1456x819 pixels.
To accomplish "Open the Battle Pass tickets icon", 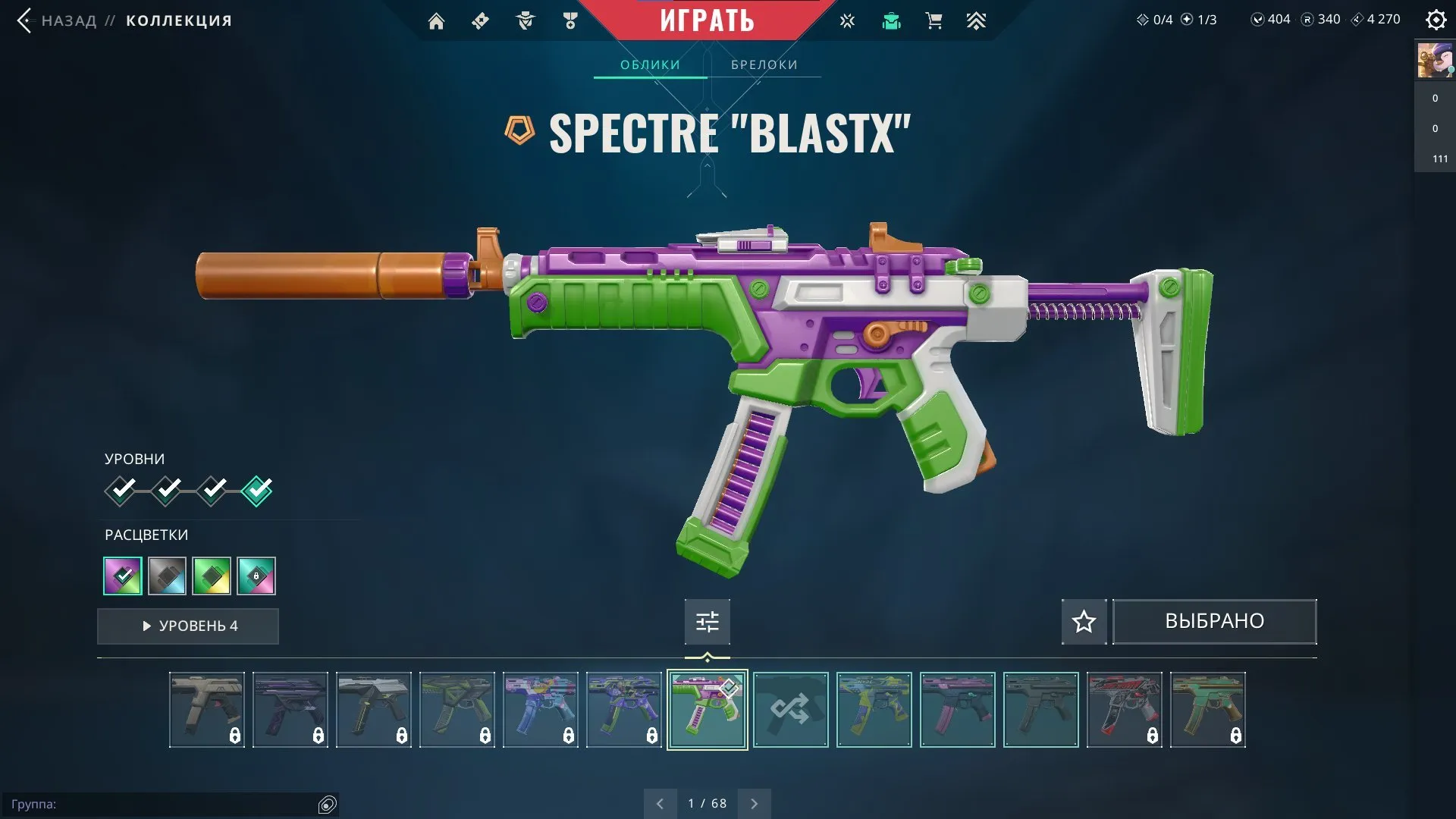I will pyautogui.click(x=479, y=20).
